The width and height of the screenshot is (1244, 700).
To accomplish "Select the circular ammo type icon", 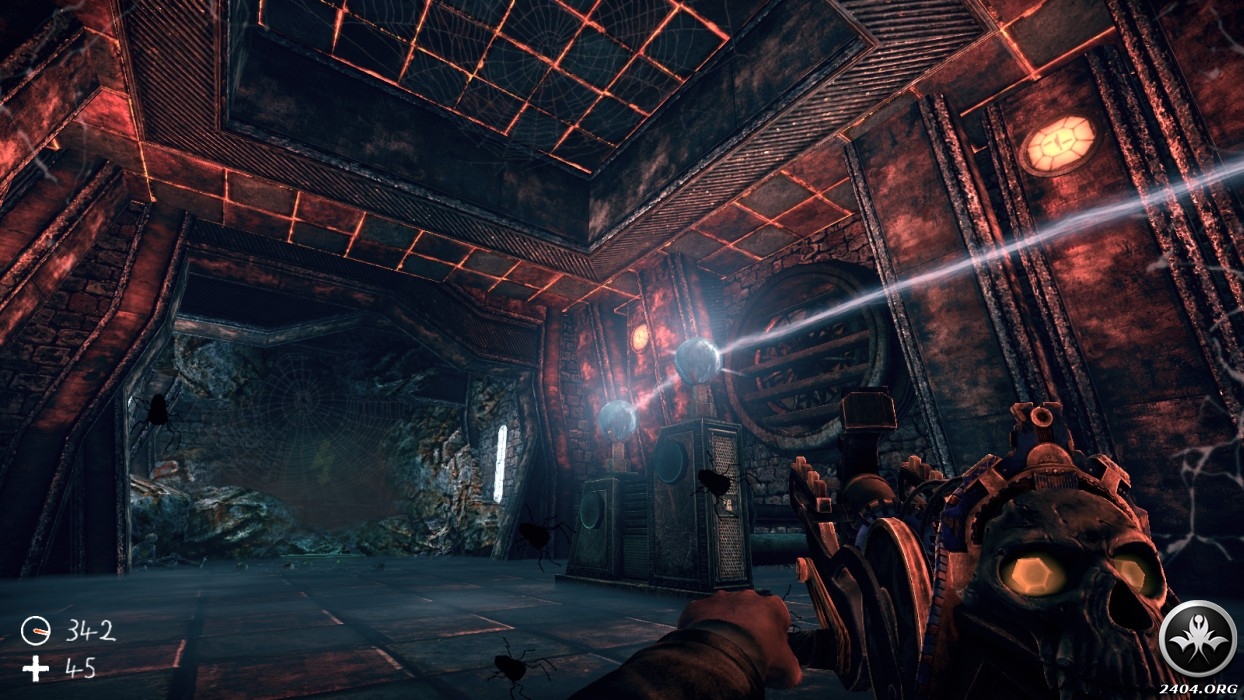I will [36, 631].
